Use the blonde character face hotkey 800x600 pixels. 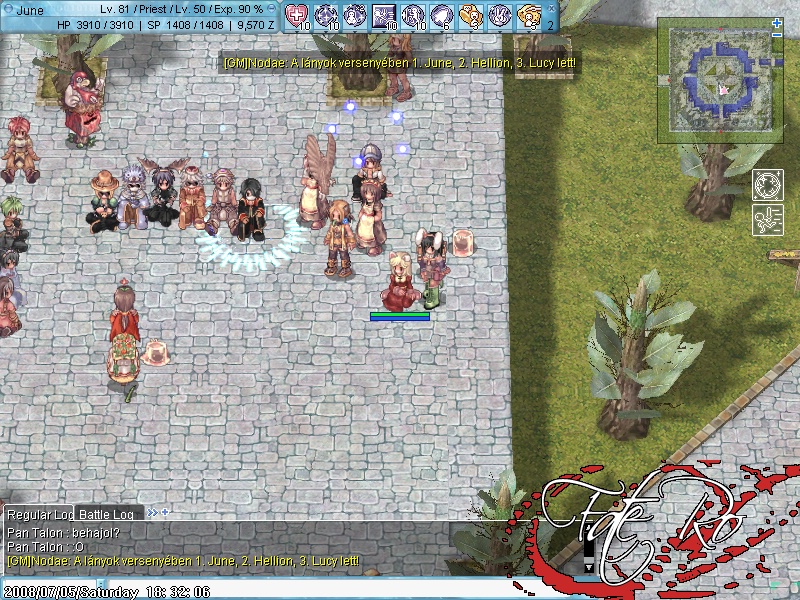click(530, 15)
